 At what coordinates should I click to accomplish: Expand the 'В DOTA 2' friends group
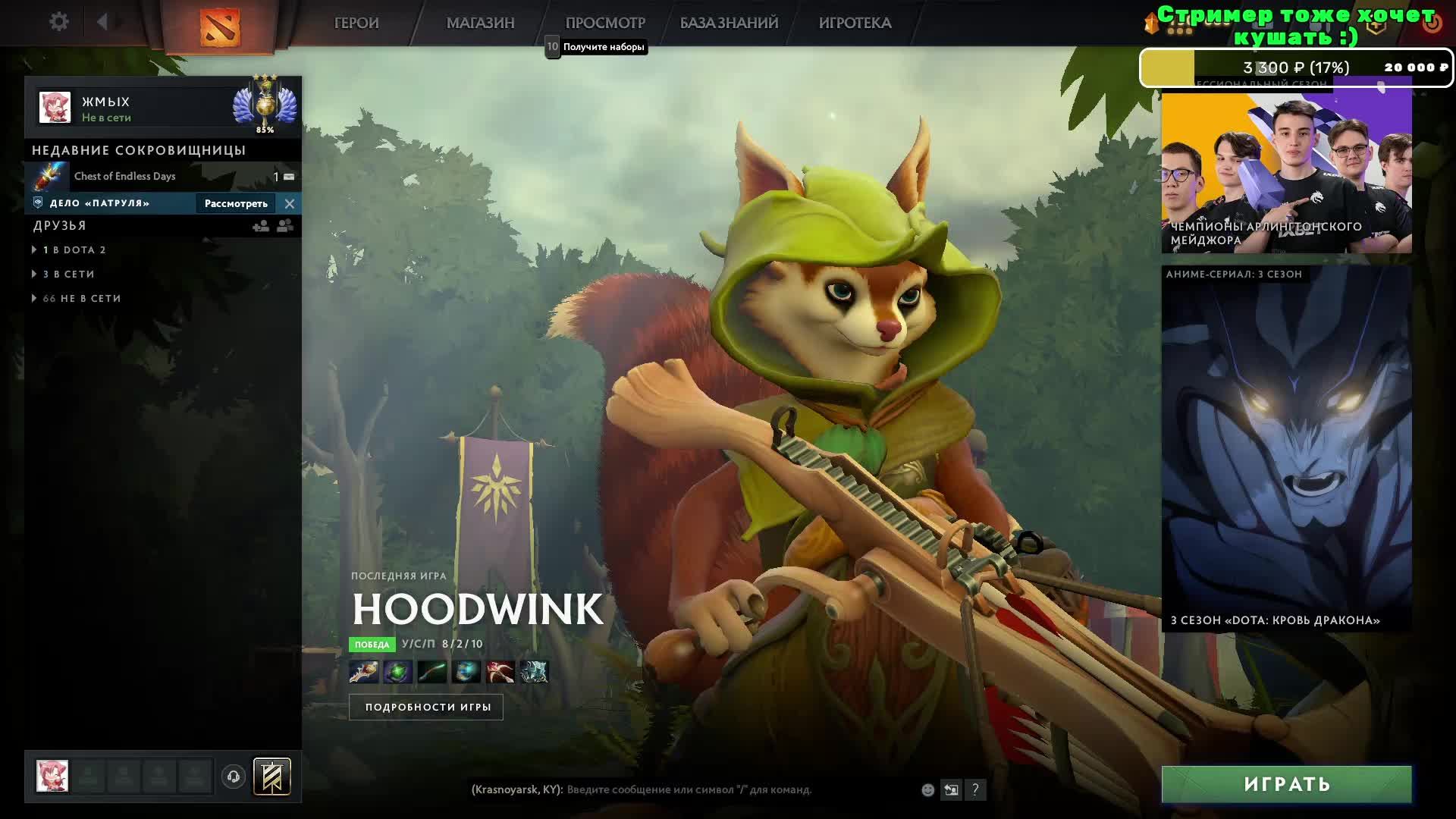coord(74,249)
